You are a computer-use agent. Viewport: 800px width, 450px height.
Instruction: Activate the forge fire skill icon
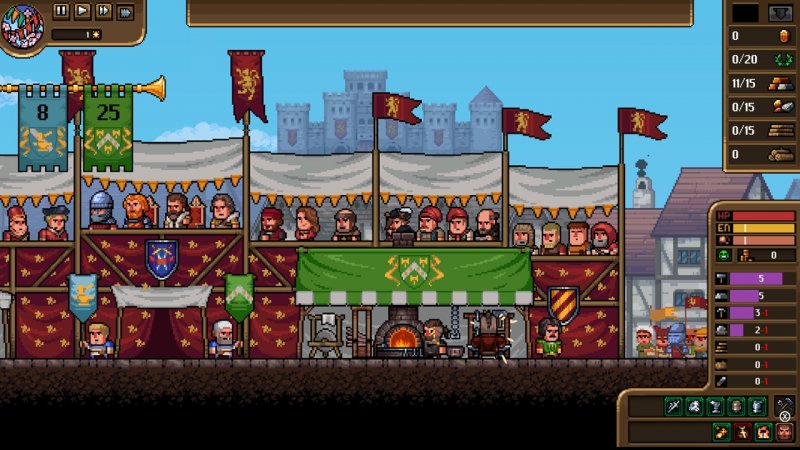[x=762, y=432]
